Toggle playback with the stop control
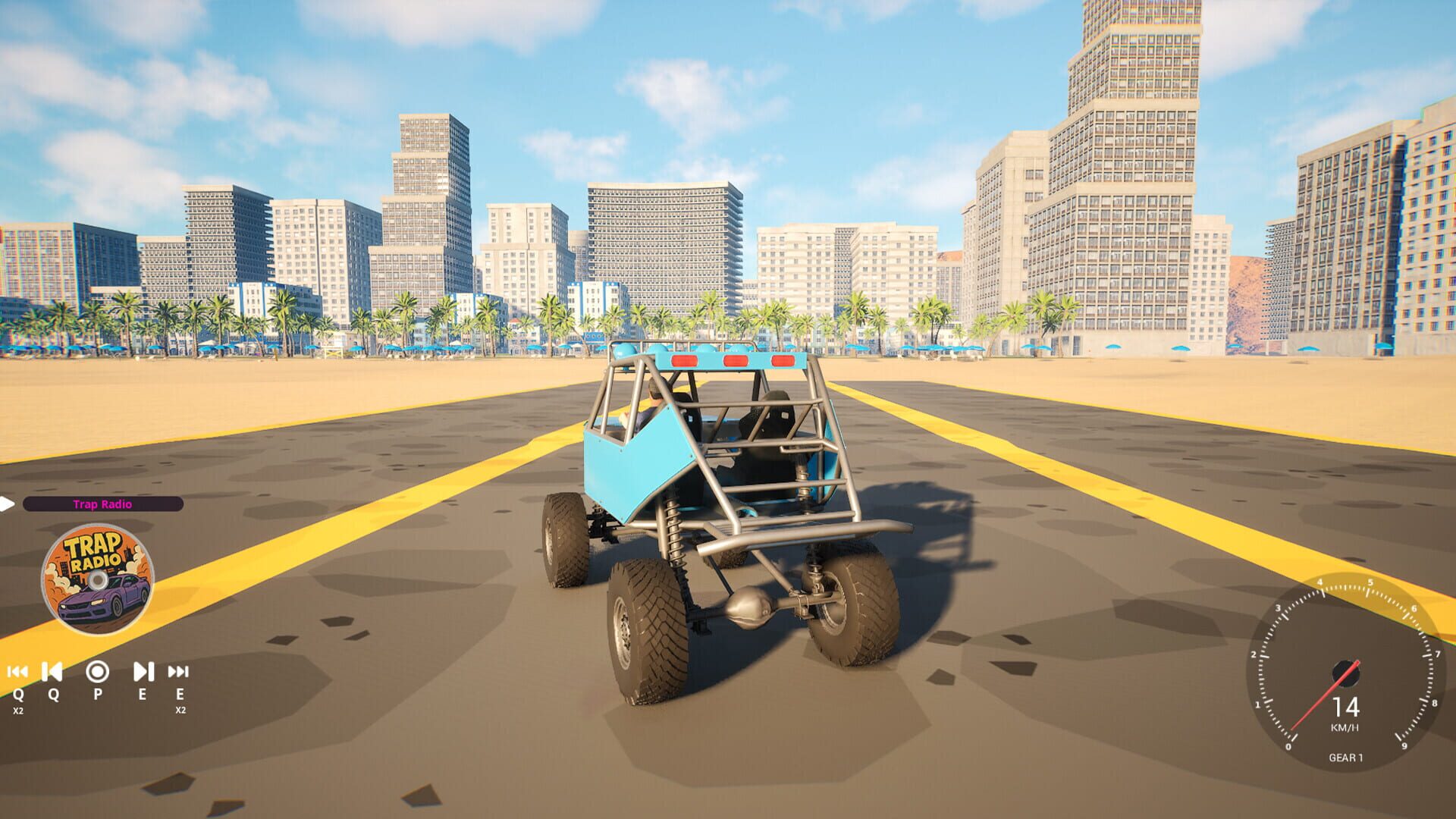The width and height of the screenshot is (1456, 819). [x=96, y=672]
